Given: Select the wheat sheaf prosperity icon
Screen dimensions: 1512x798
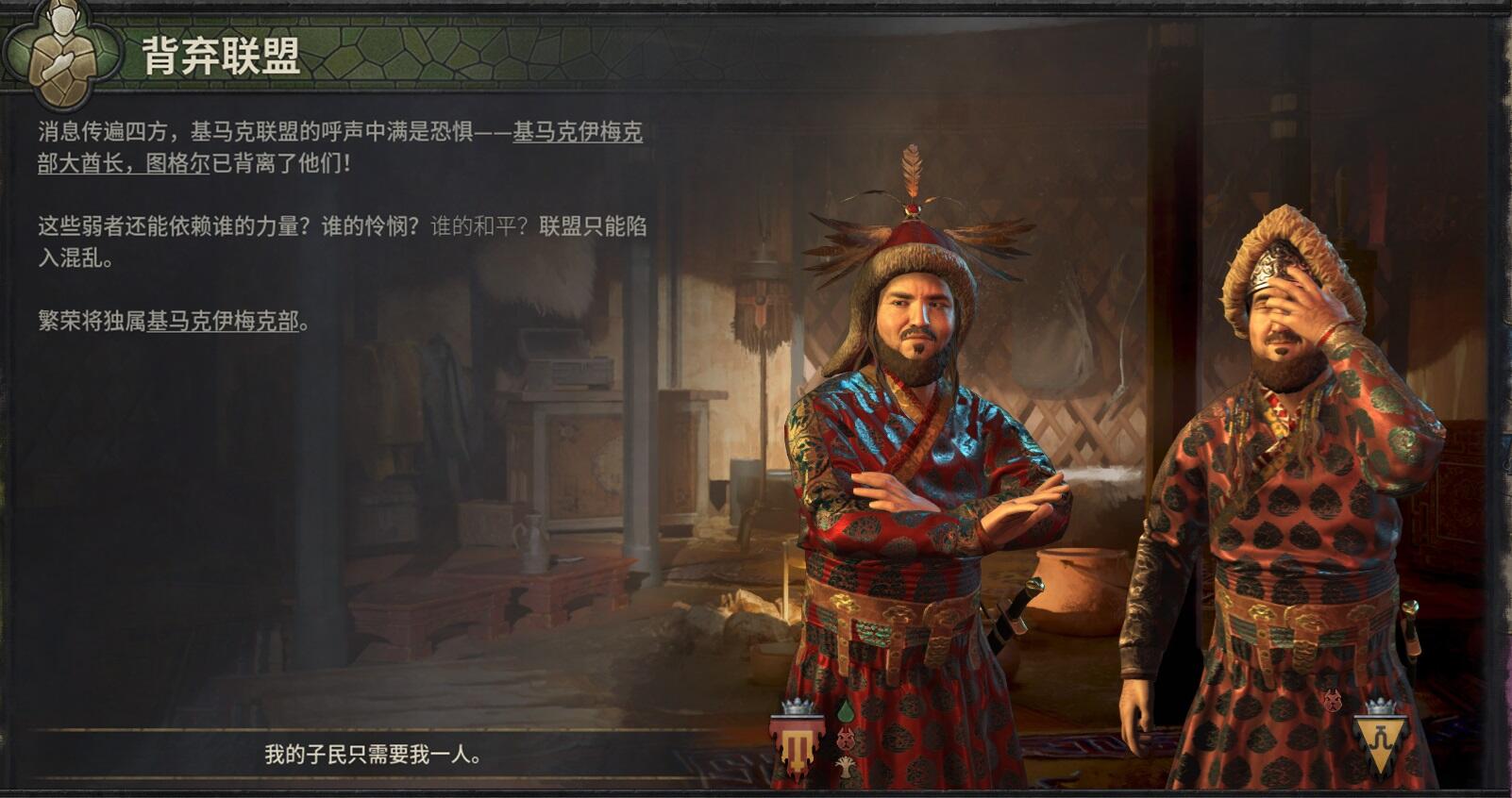Looking at the screenshot, I should click(x=846, y=766).
